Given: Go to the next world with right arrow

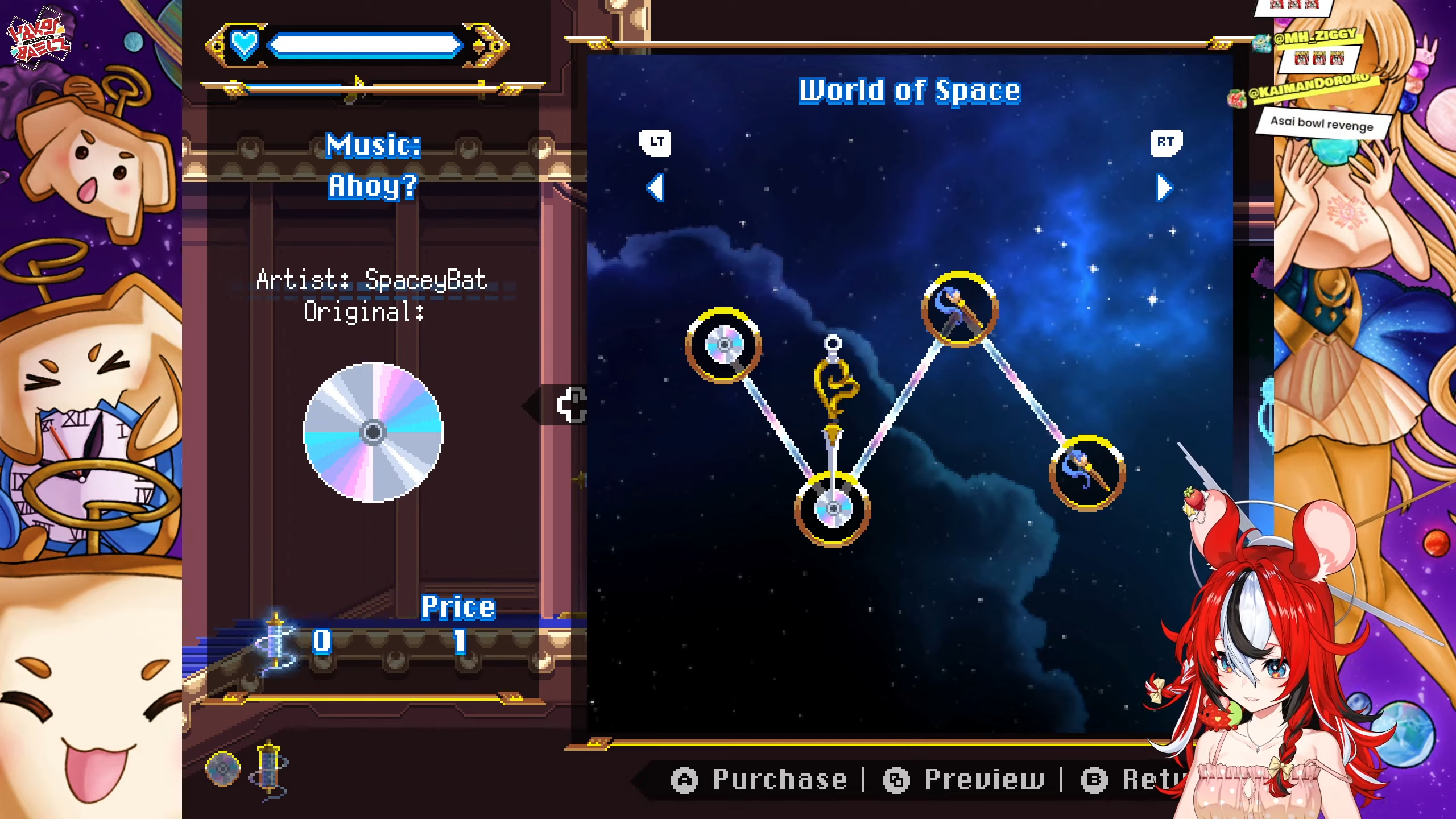Looking at the screenshot, I should (x=1164, y=188).
